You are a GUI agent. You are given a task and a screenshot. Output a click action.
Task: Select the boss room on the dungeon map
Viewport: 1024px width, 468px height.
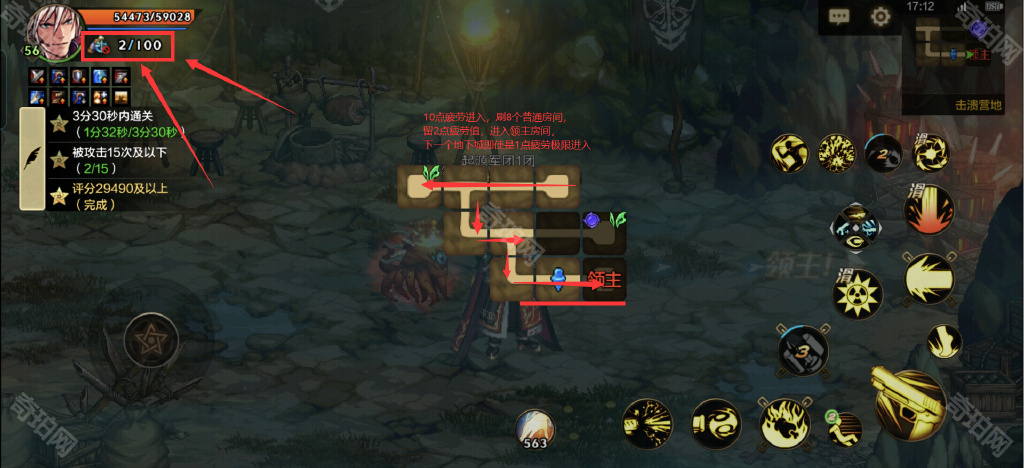pyautogui.click(x=604, y=279)
